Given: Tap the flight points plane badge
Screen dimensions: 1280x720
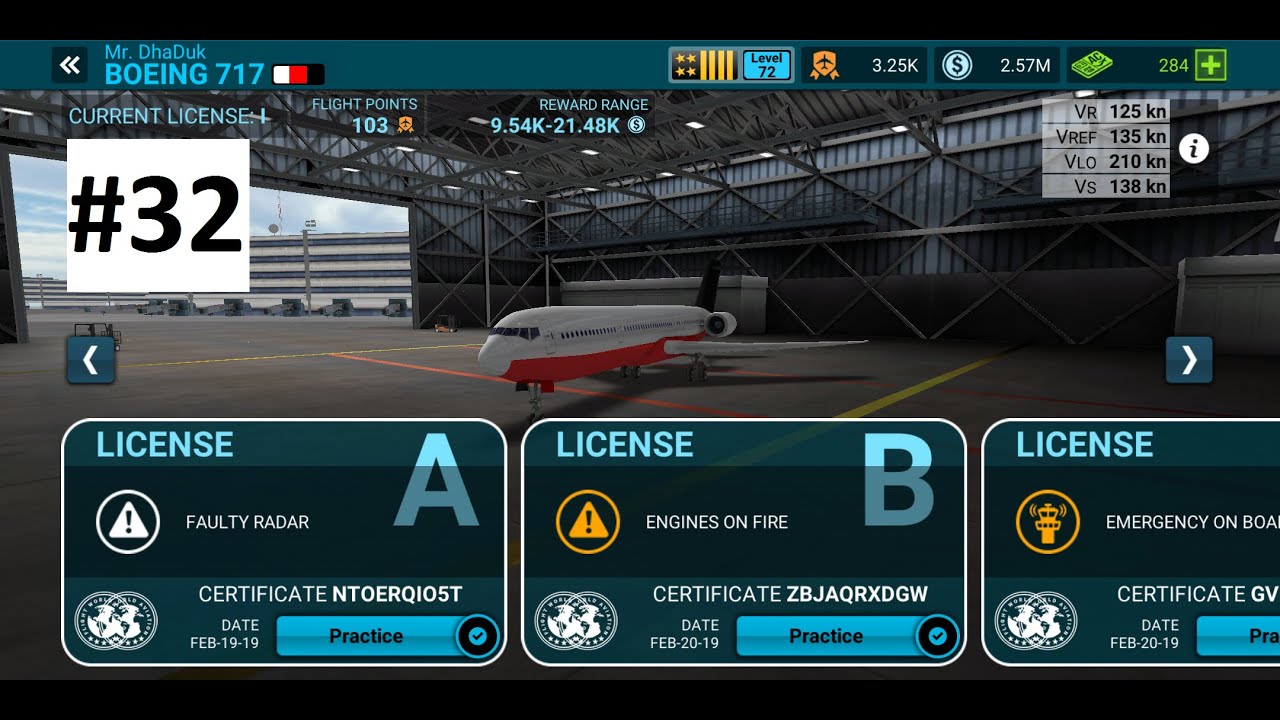Looking at the screenshot, I should [x=824, y=66].
